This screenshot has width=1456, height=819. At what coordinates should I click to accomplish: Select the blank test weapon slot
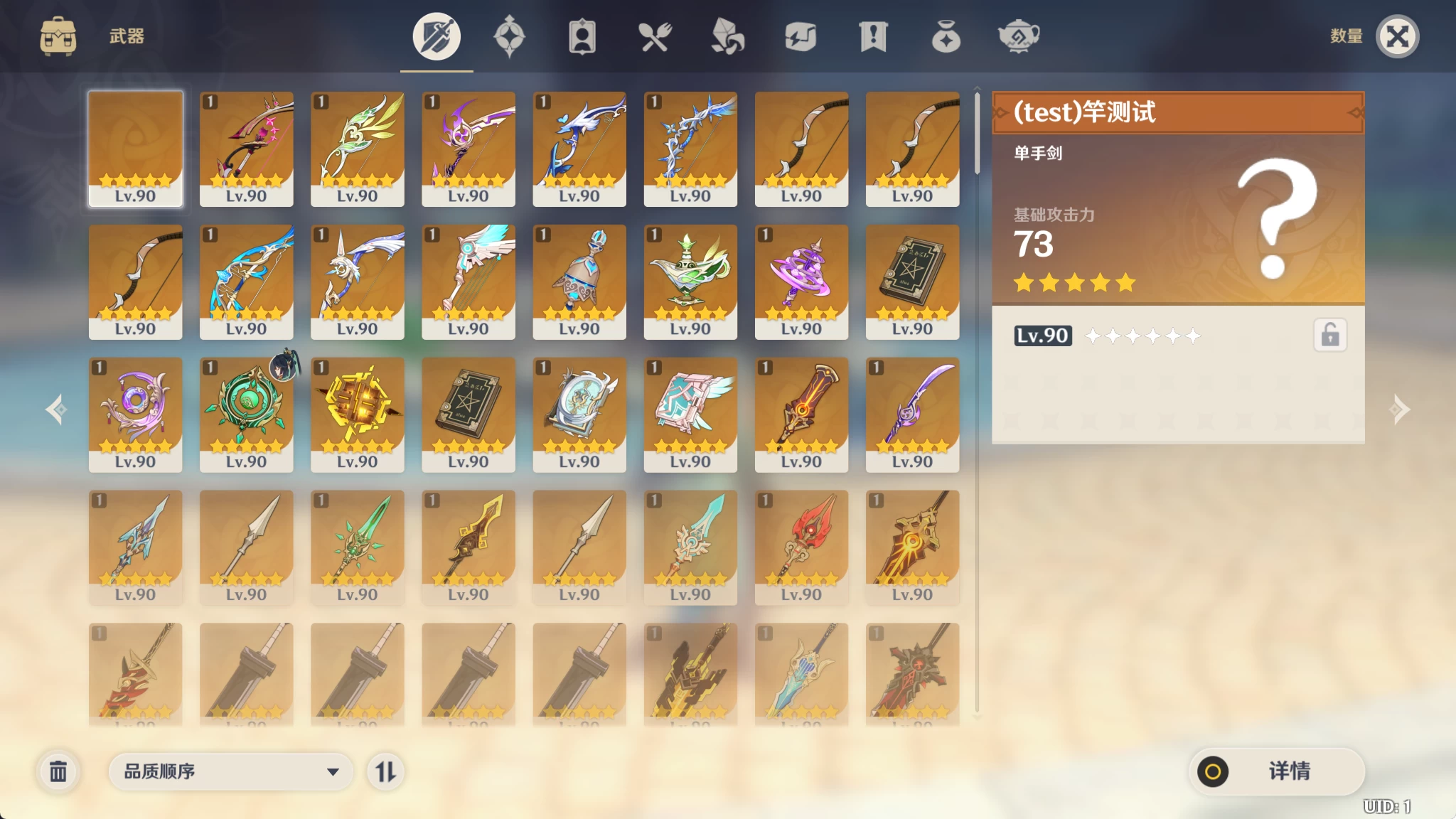point(135,148)
